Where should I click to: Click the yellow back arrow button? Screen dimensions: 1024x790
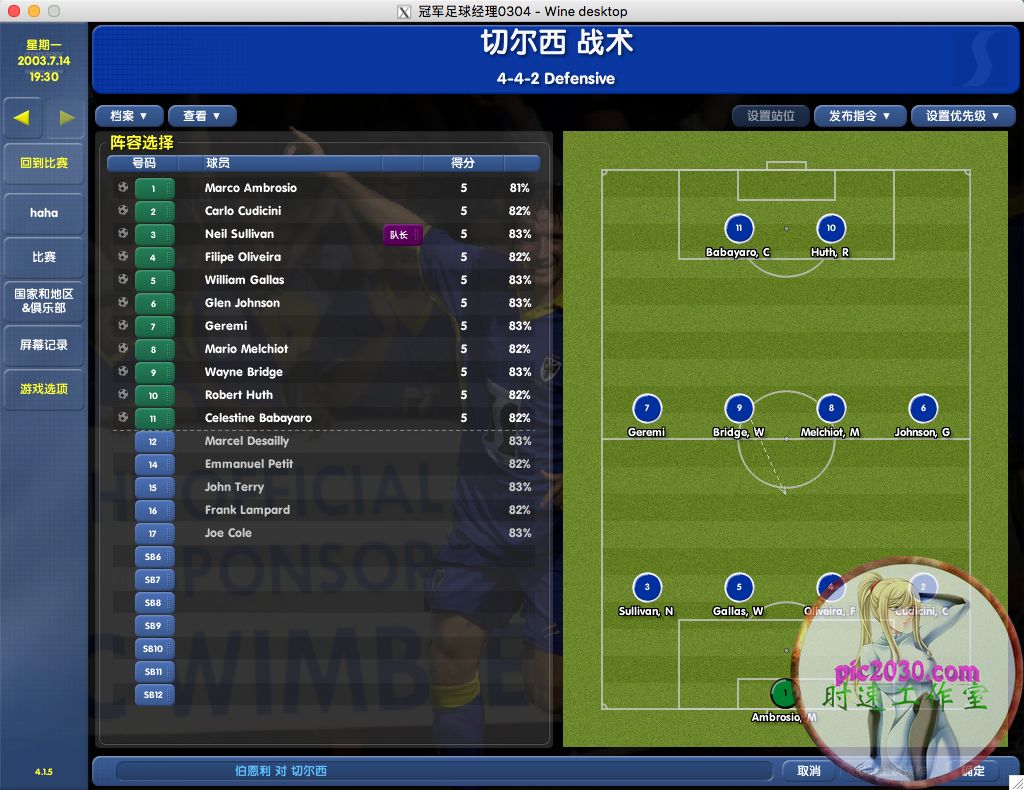pos(22,117)
